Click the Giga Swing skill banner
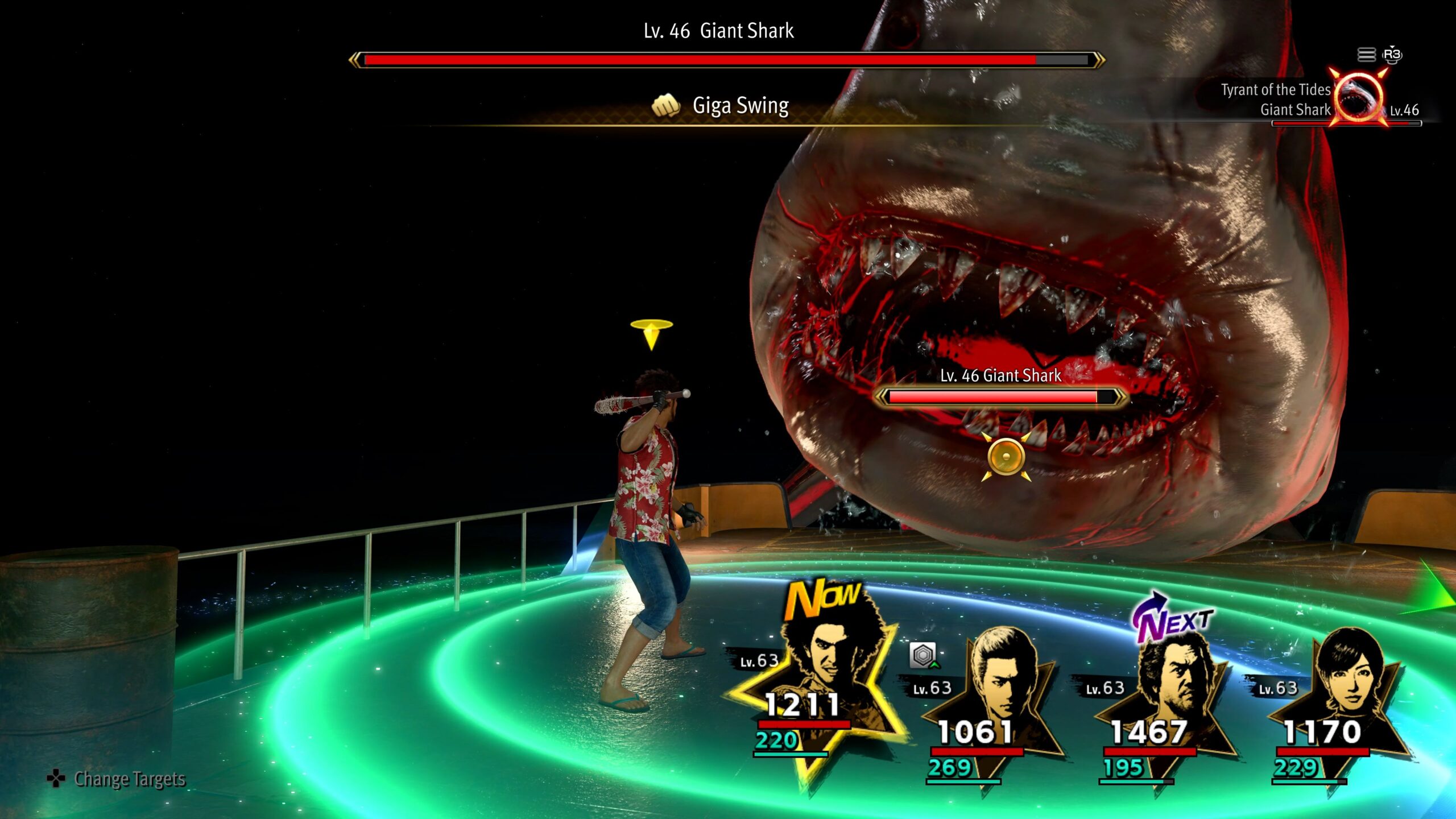 click(x=721, y=106)
